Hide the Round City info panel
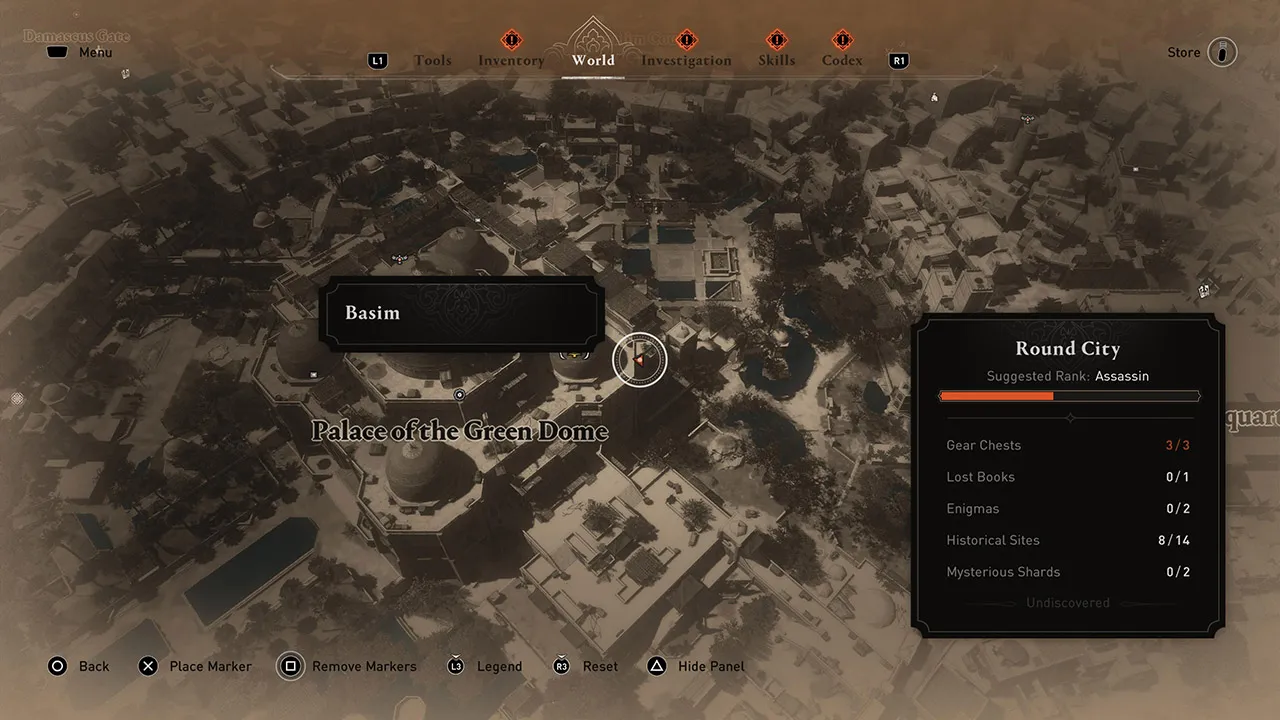 696,666
